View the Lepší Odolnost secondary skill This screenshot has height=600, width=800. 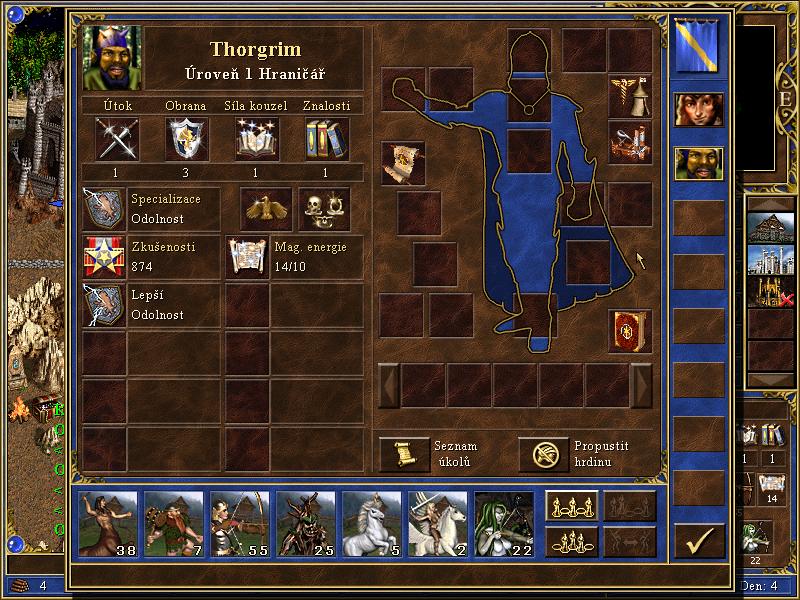(x=104, y=305)
